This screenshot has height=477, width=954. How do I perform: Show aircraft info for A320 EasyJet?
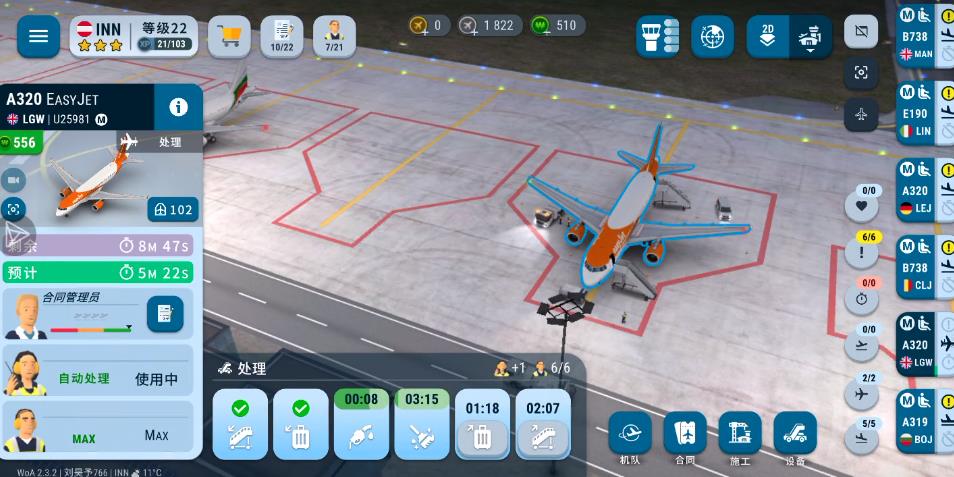click(179, 107)
